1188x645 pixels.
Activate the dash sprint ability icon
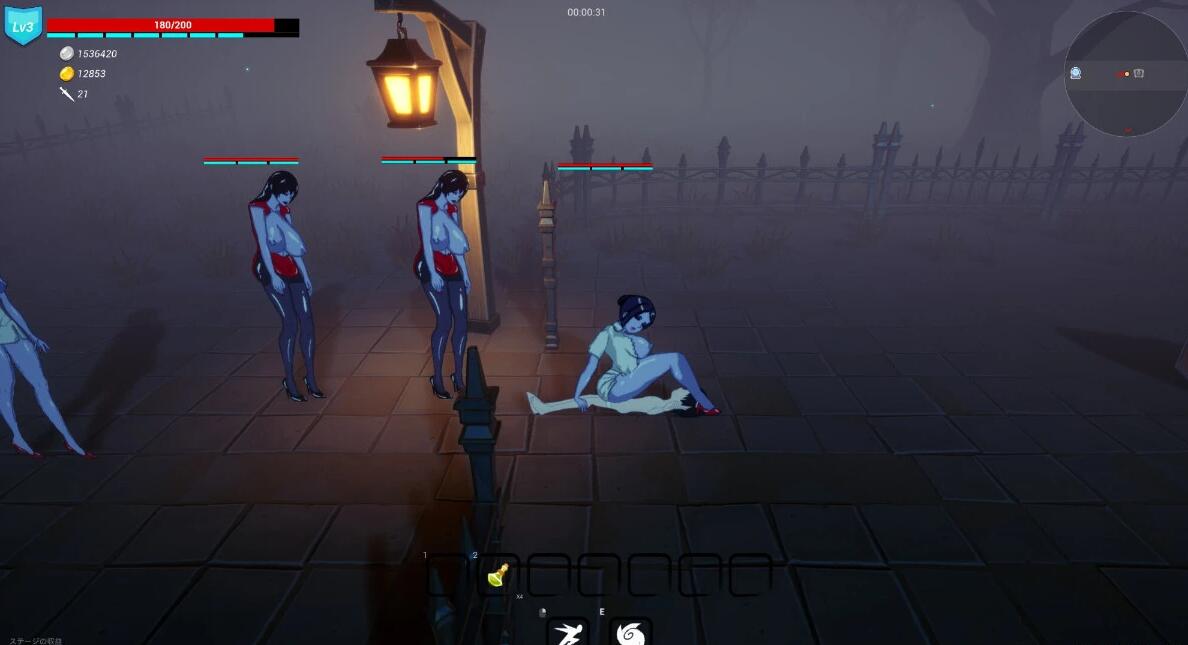(x=567, y=633)
